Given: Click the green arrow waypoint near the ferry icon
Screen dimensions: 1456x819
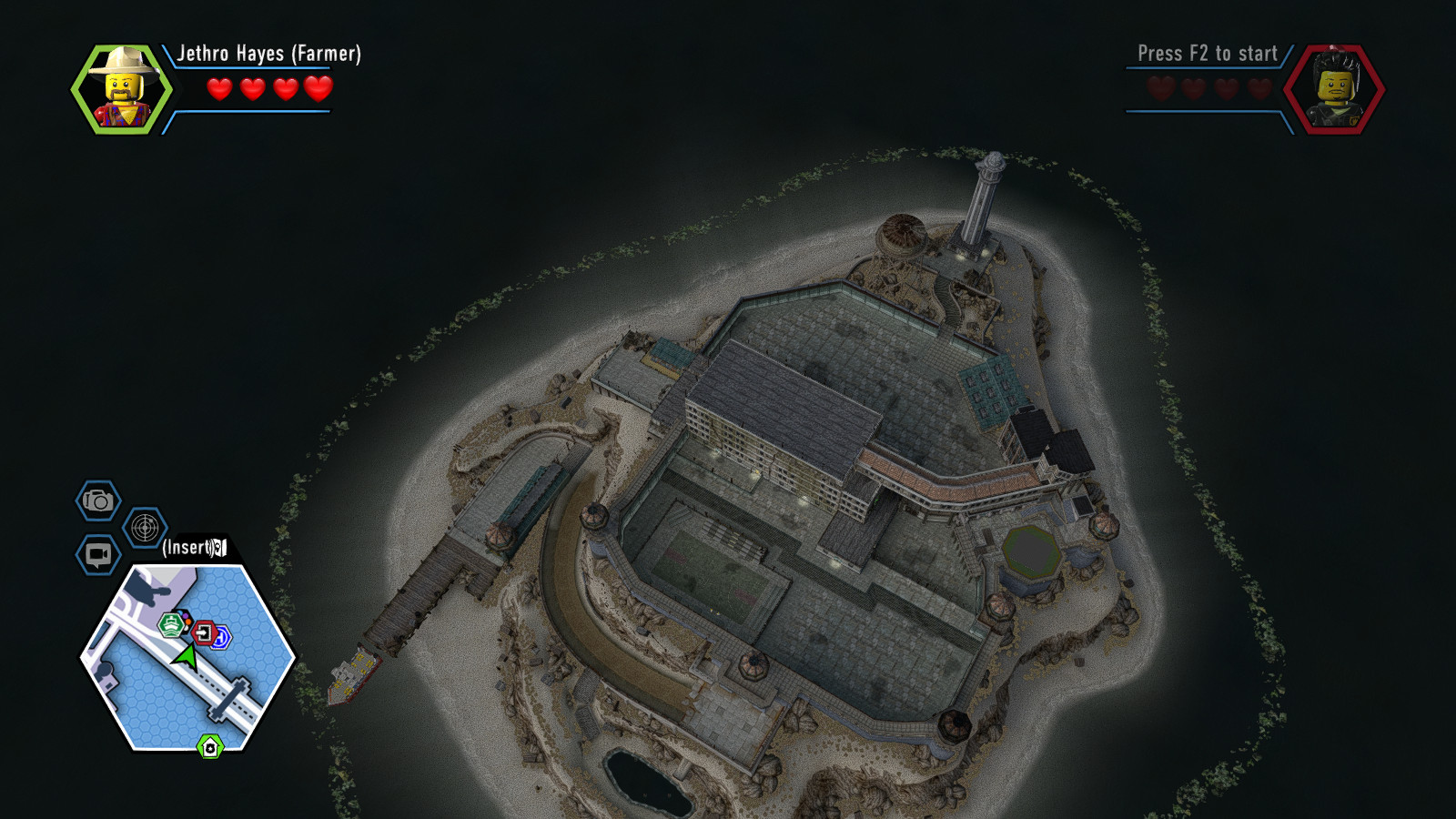Looking at the screenshot, I should coord(186,655).
